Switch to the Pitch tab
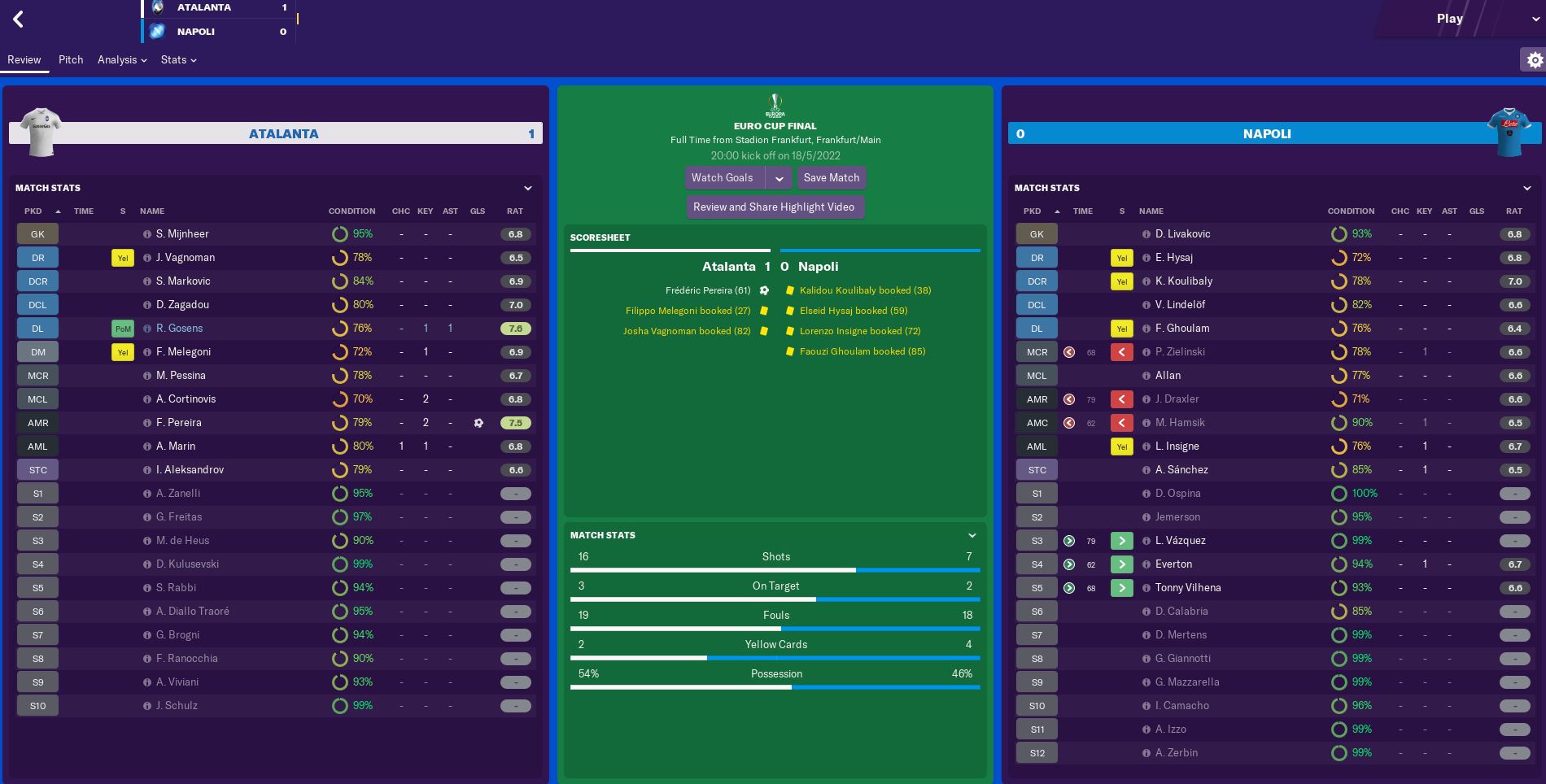This screenshot has height=784, width=1546. (71, 59)
